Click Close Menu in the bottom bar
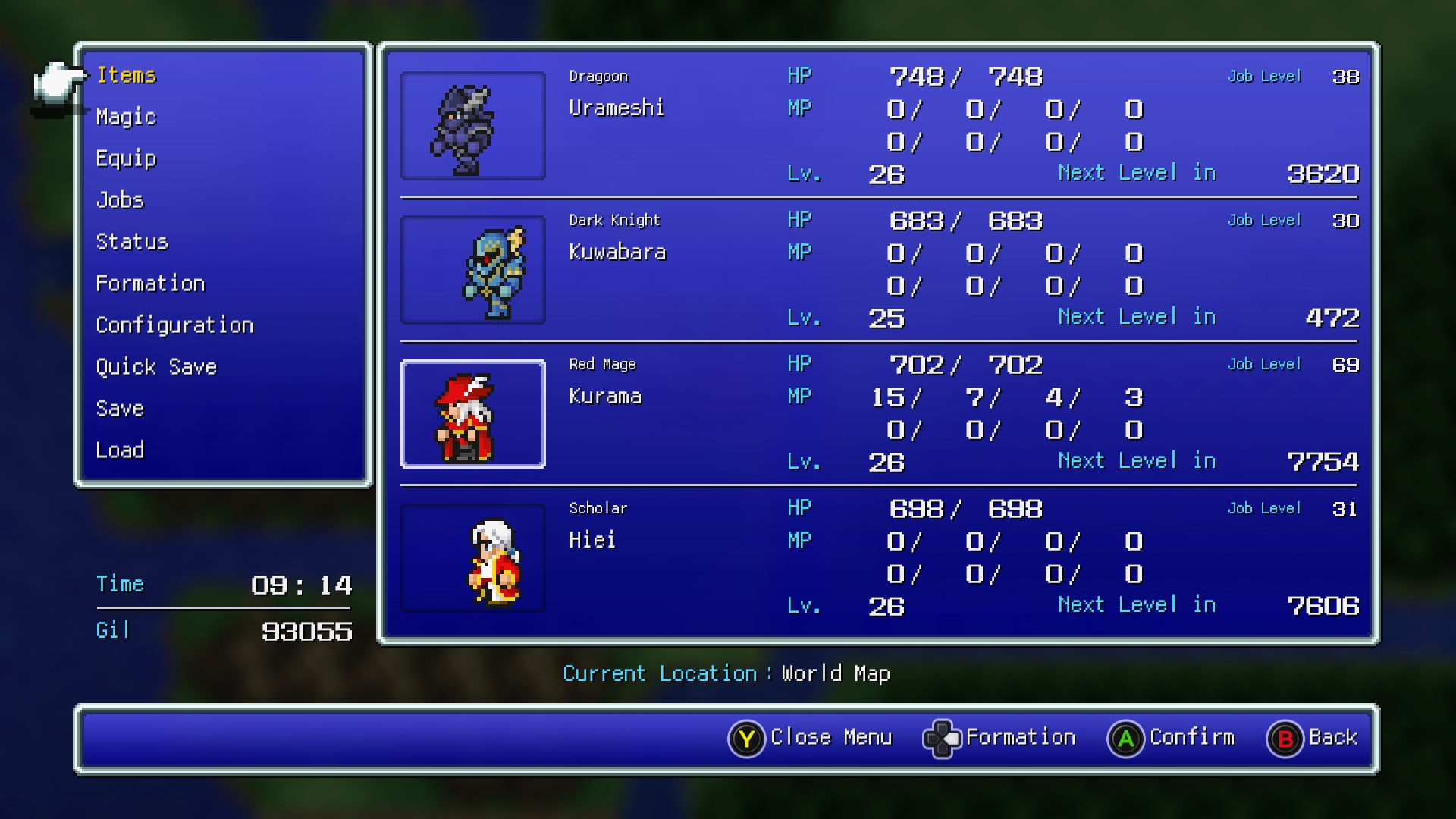The height and width of the screenshot is (819, 1456). click(x=811, y=738)
